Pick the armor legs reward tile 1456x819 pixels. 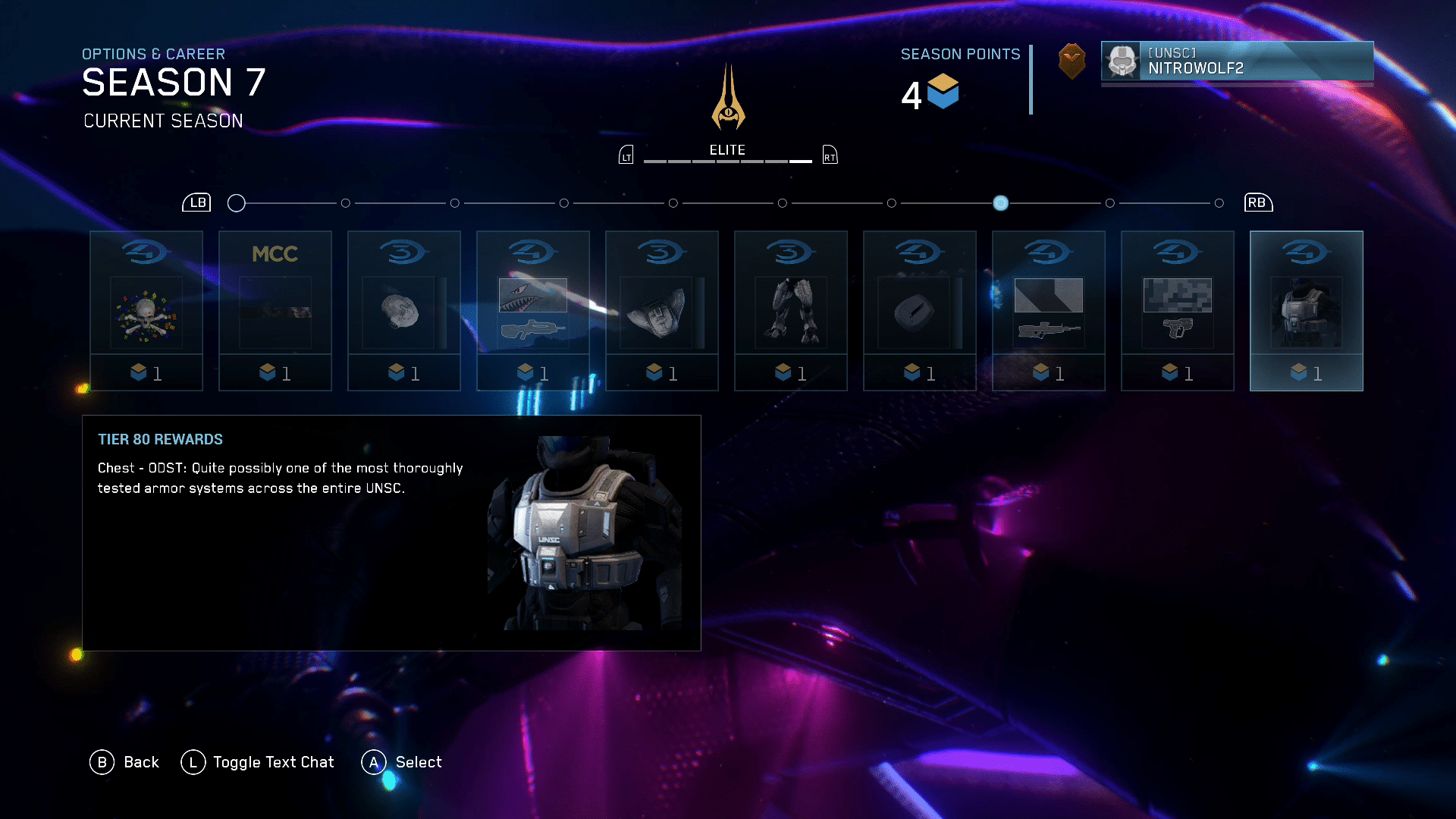[791, 311]
